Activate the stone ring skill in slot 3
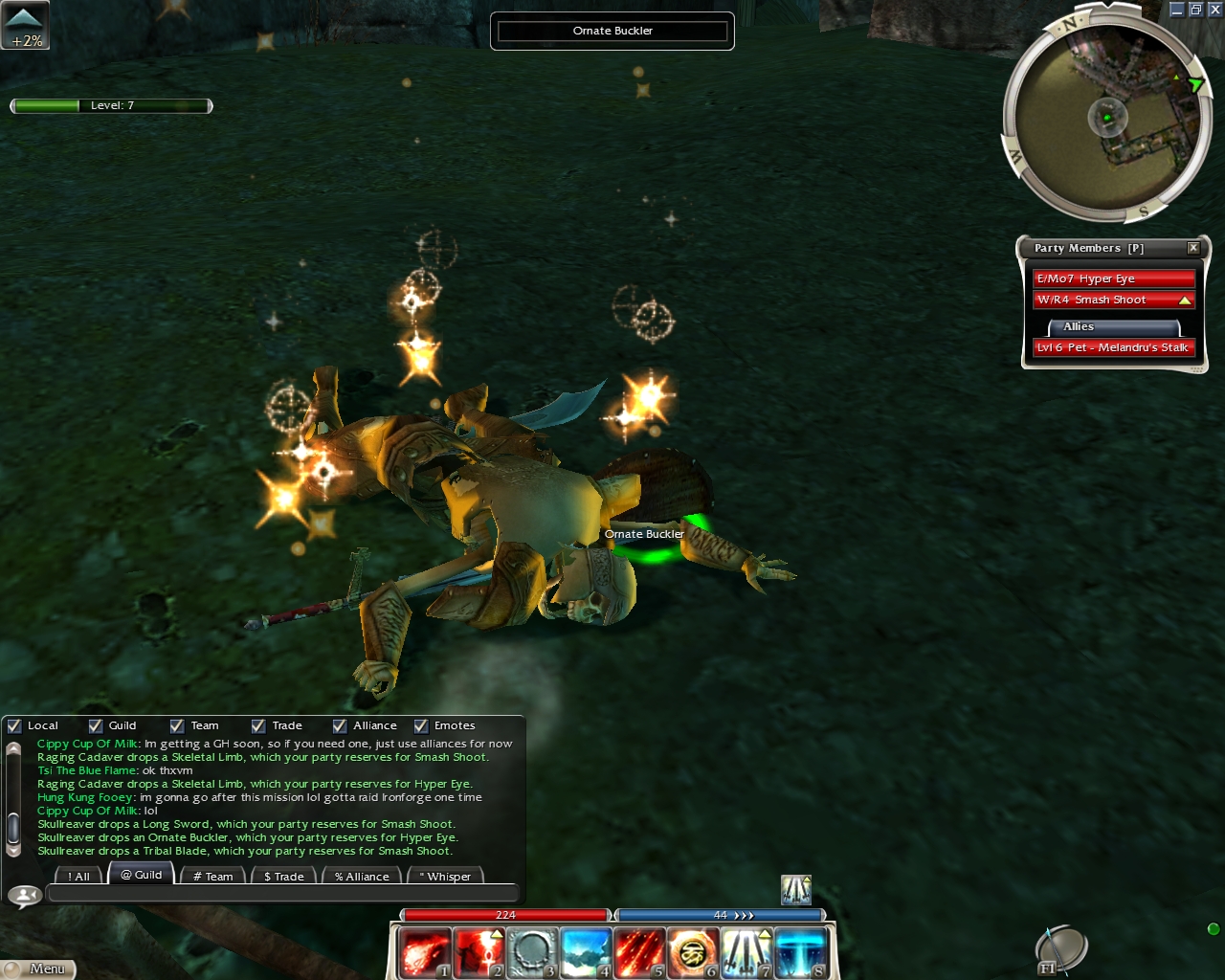This screenshot has width=1225, height=980. 531,953
